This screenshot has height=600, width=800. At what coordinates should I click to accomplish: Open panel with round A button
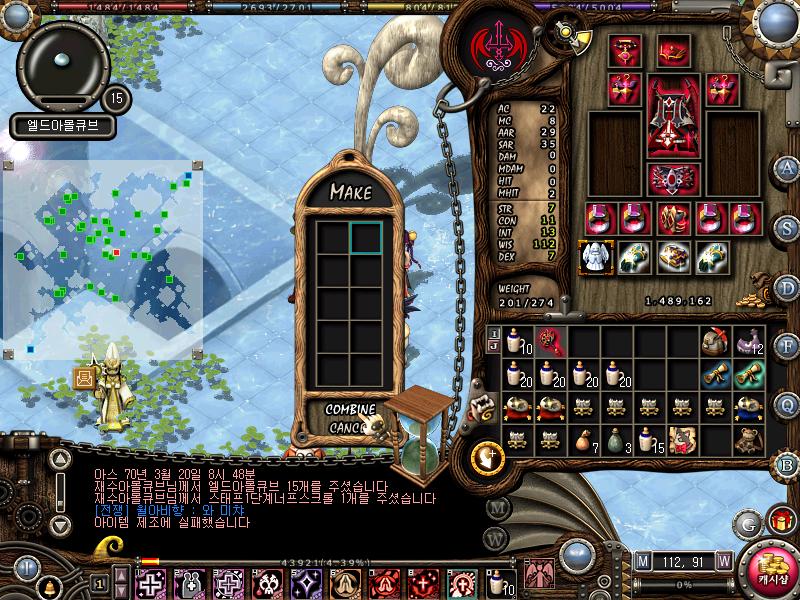787,168
